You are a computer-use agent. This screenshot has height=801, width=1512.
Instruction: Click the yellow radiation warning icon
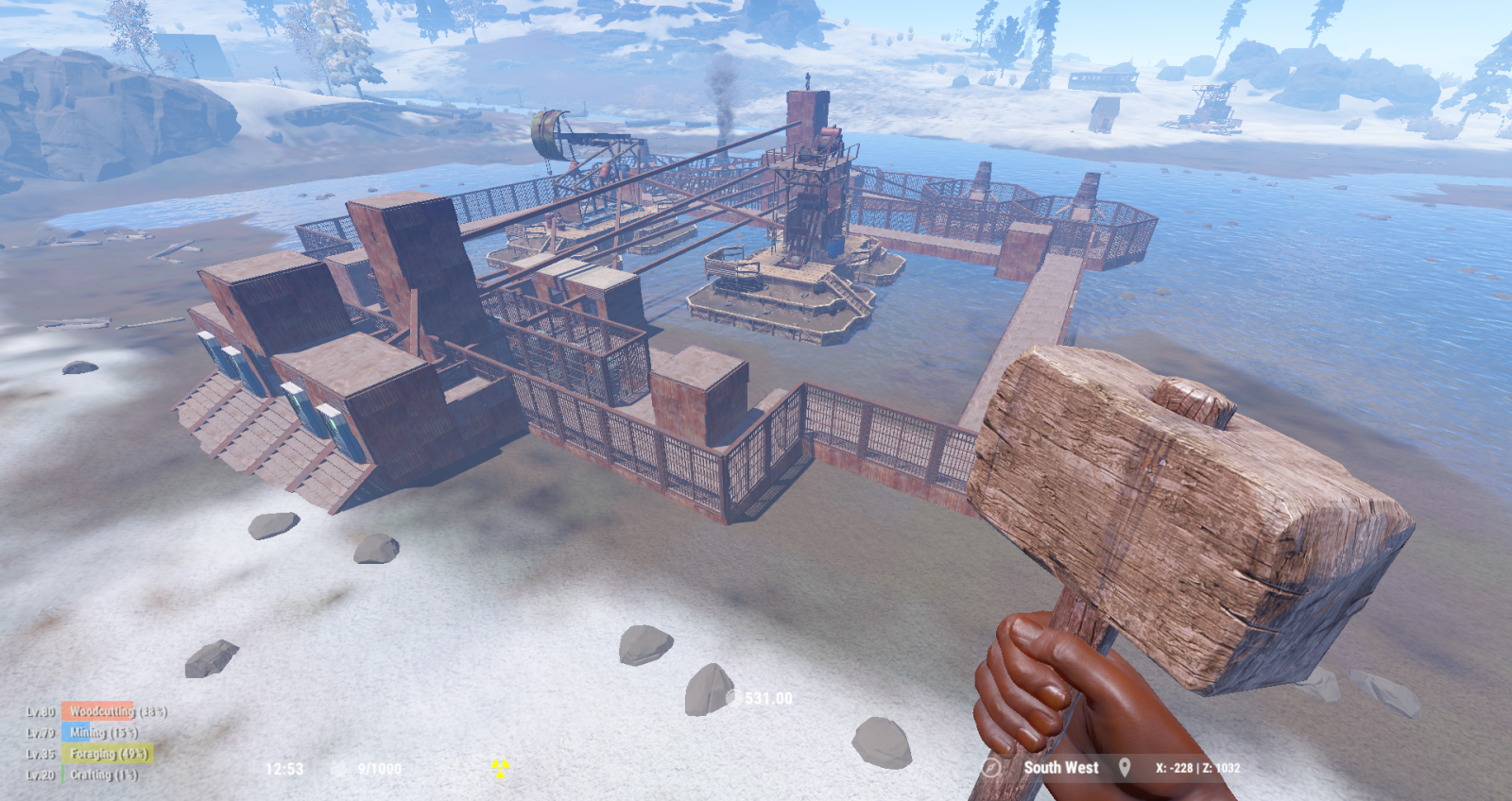click(500, 769)
